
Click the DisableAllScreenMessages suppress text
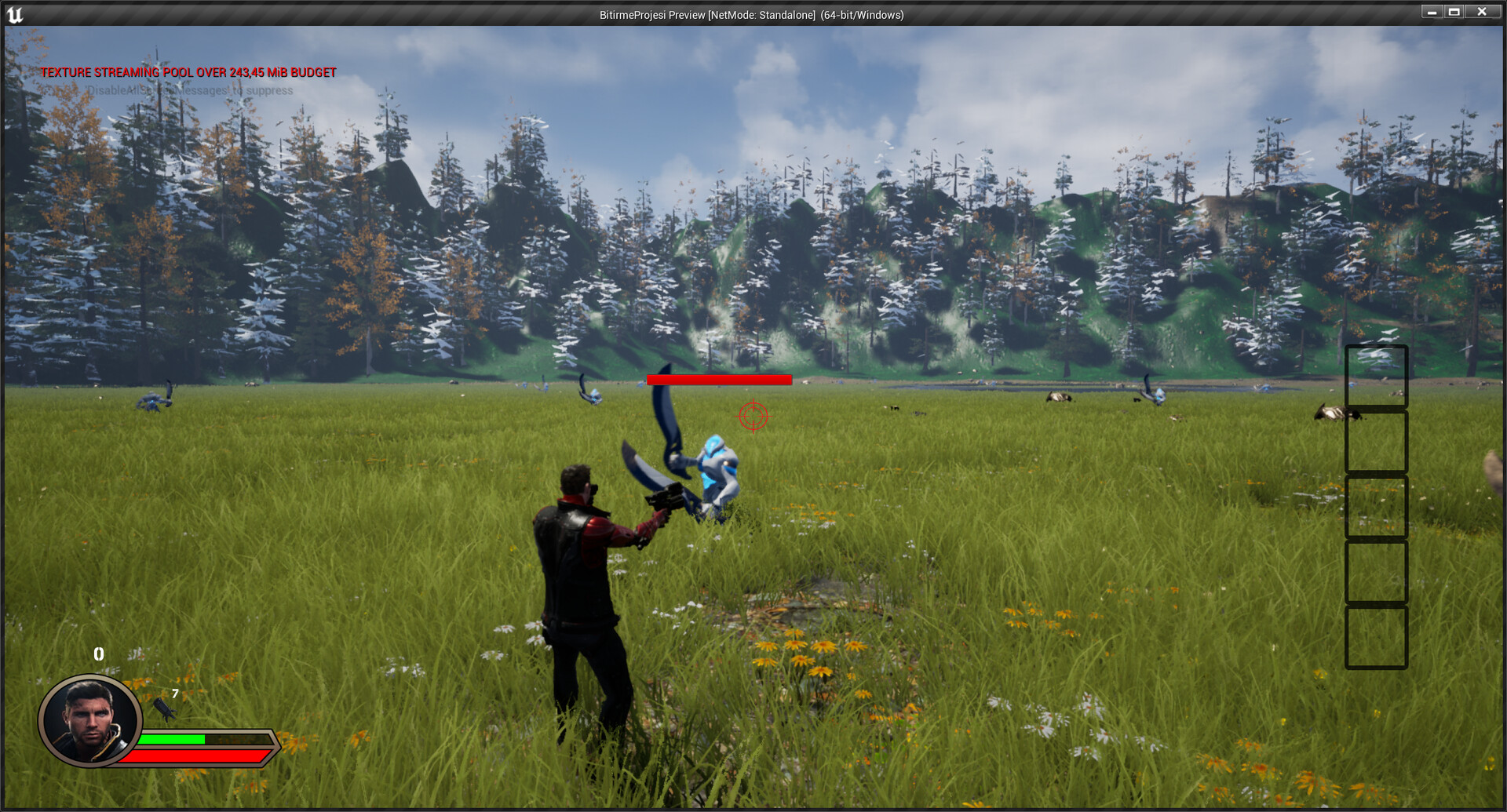[x=188, y=91]
